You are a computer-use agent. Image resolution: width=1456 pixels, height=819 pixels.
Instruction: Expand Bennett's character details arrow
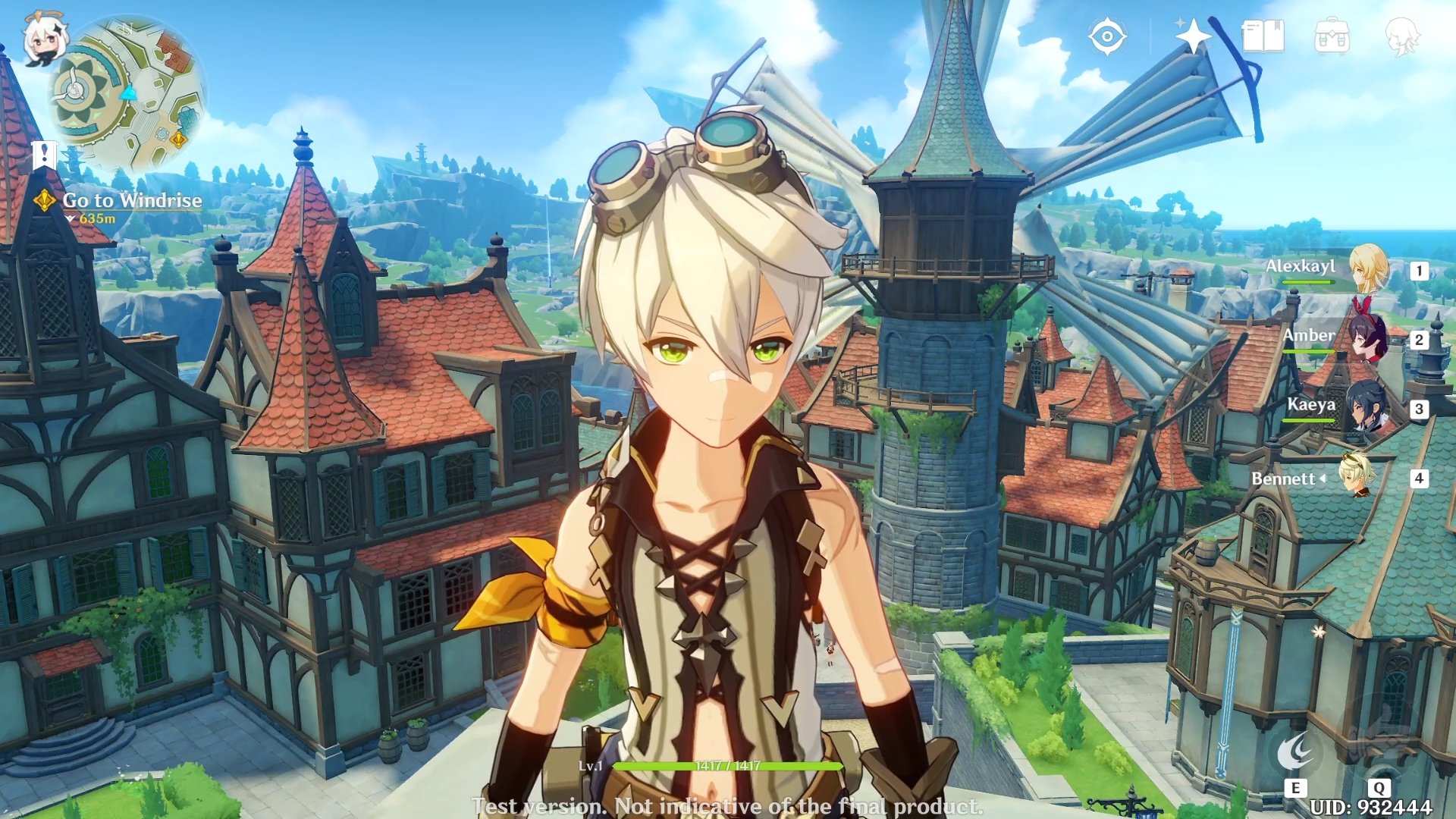[x=1323, y=479]
